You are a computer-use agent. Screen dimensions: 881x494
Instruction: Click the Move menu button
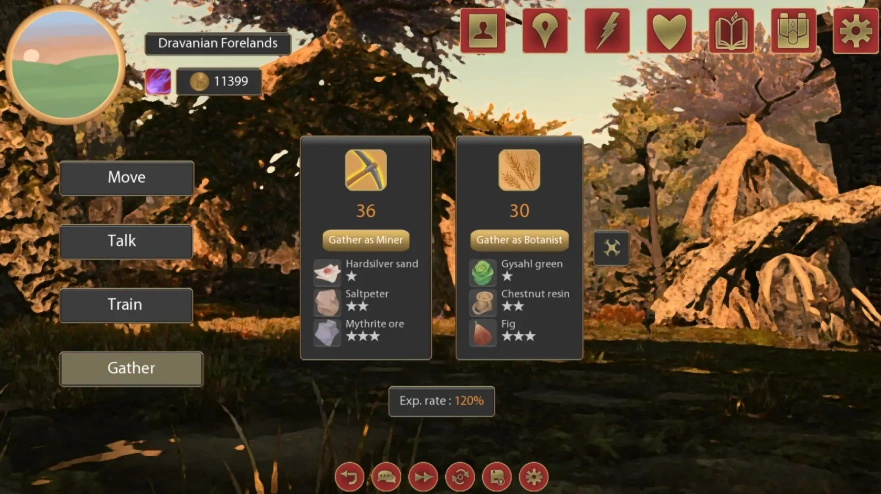point(126,178)
